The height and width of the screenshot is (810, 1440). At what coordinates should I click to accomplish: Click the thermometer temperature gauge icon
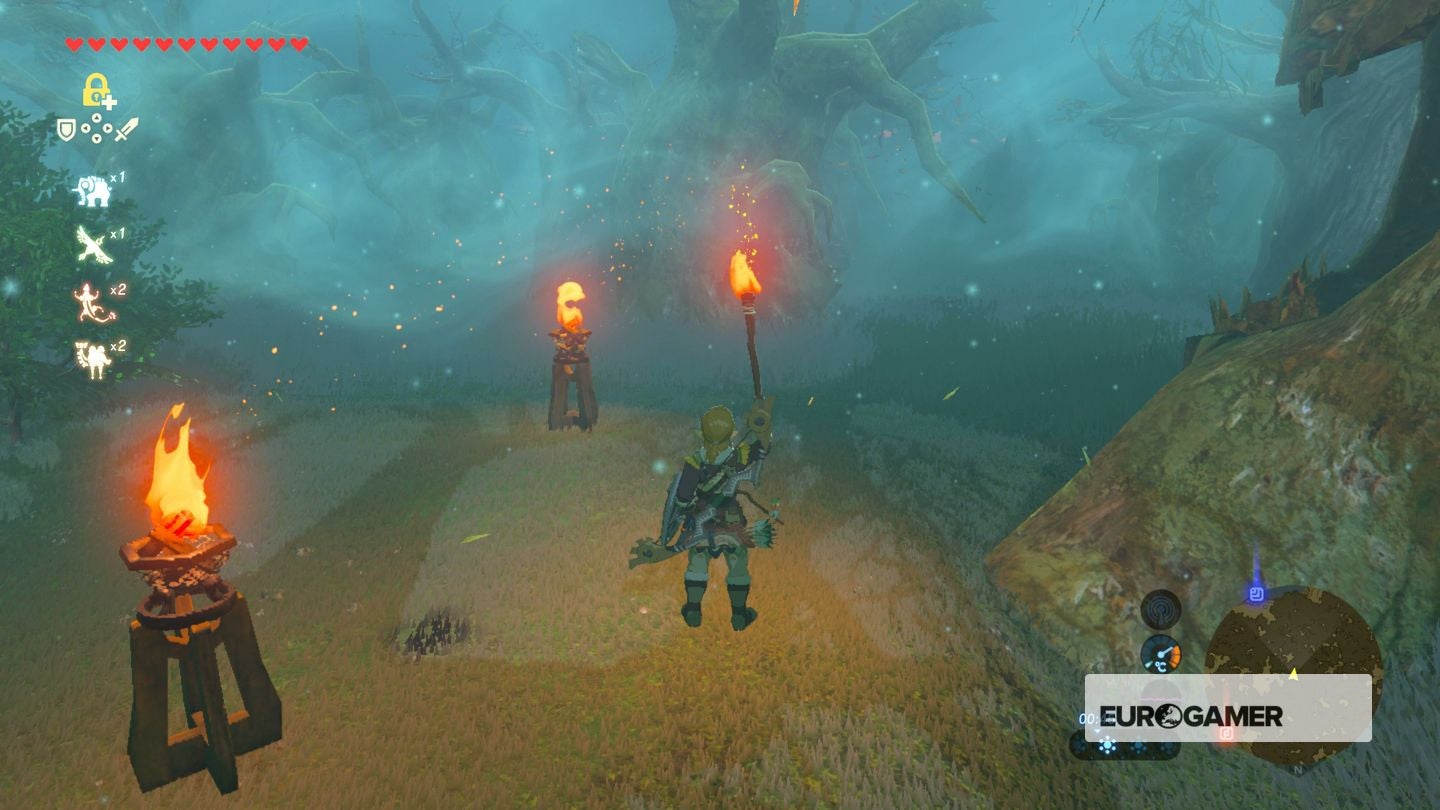coord(1160,653)
